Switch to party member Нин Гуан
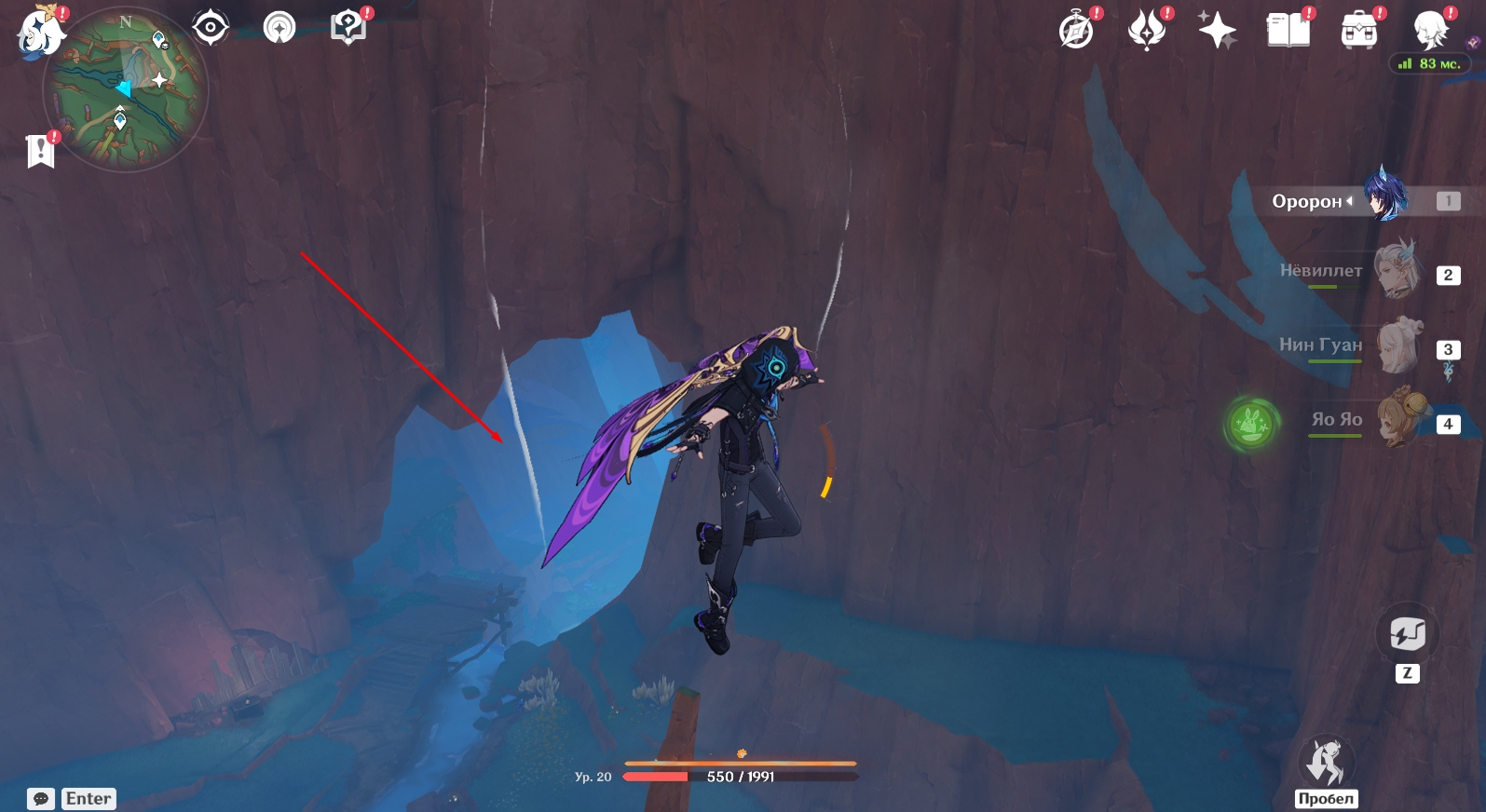Screen dimensions: 1486x812 [1397, 345]
